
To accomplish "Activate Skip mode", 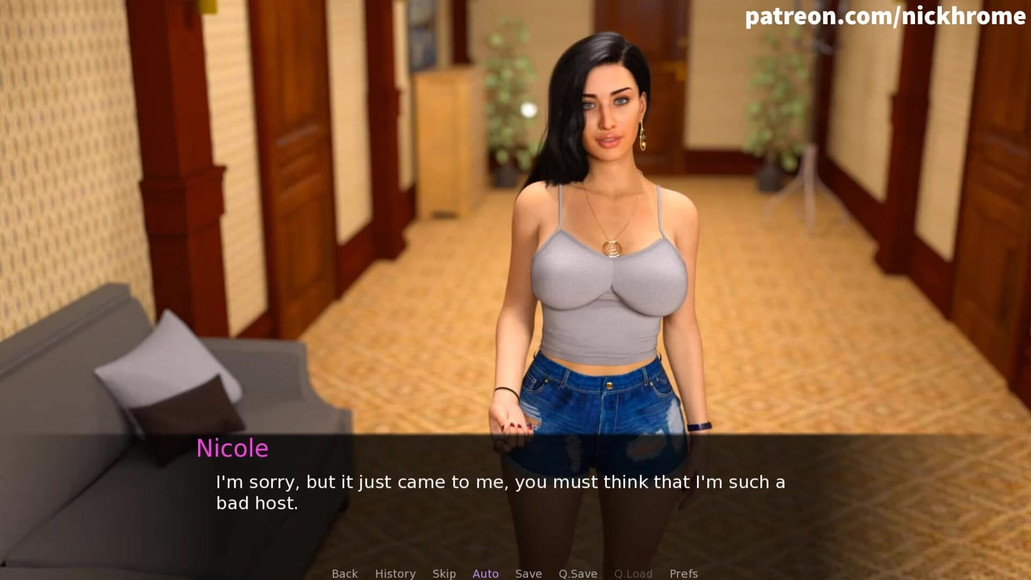I will click(444, 573).
